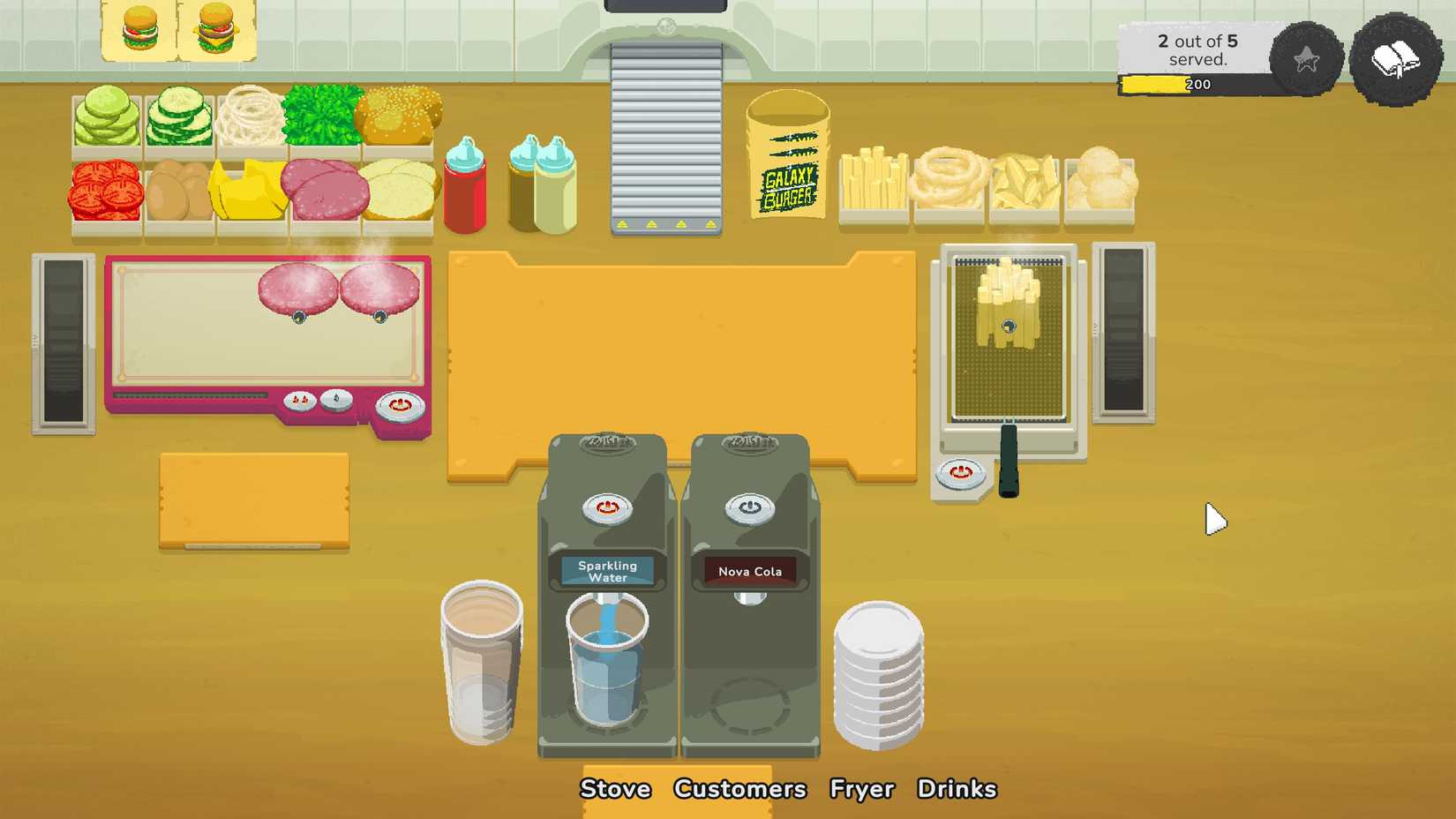
Task: Take a raw patty from the ingredient bin
Action: pyautogui.click(x=323, y=190)
